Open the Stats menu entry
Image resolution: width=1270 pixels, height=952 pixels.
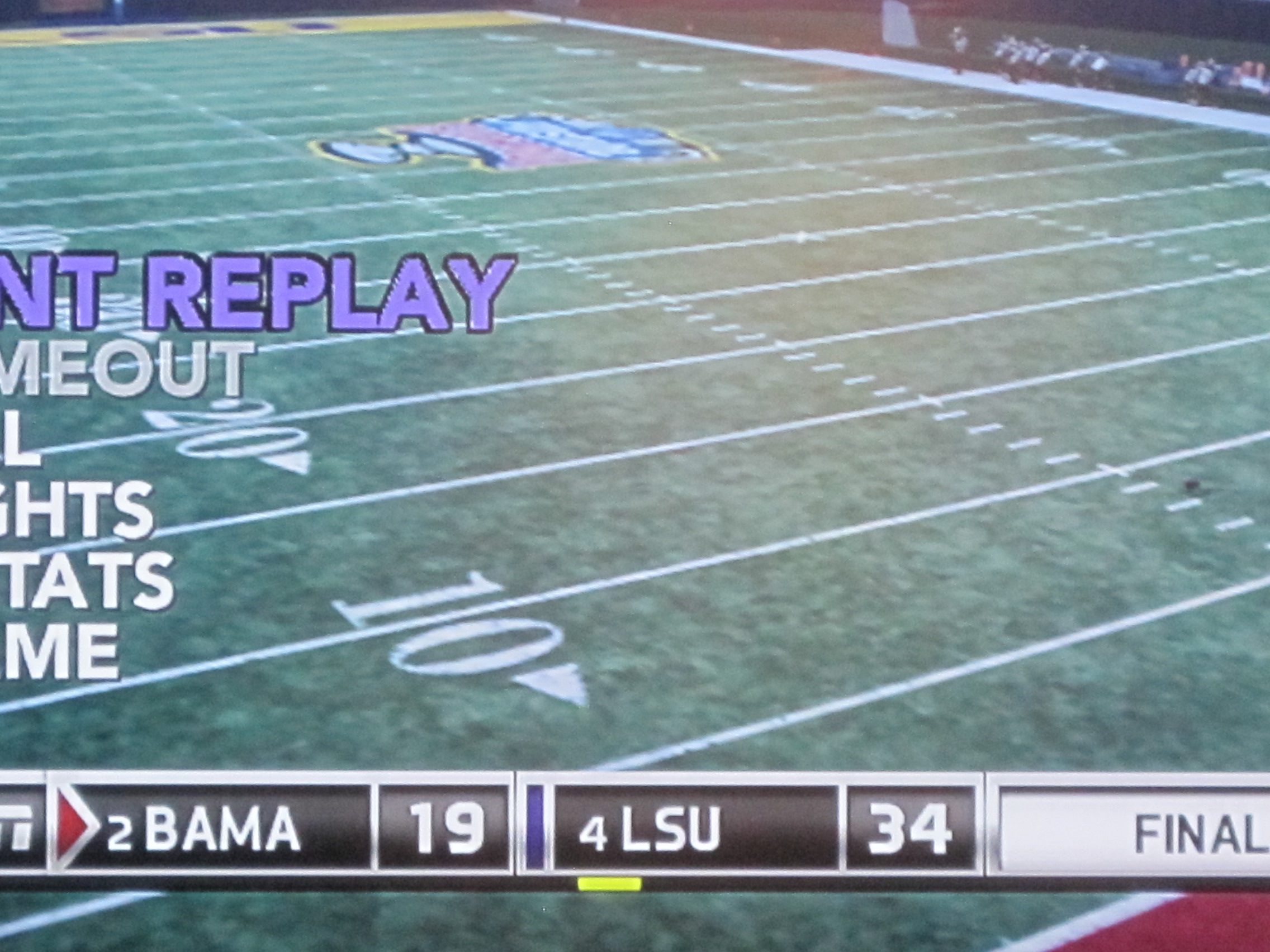(86, 580)
